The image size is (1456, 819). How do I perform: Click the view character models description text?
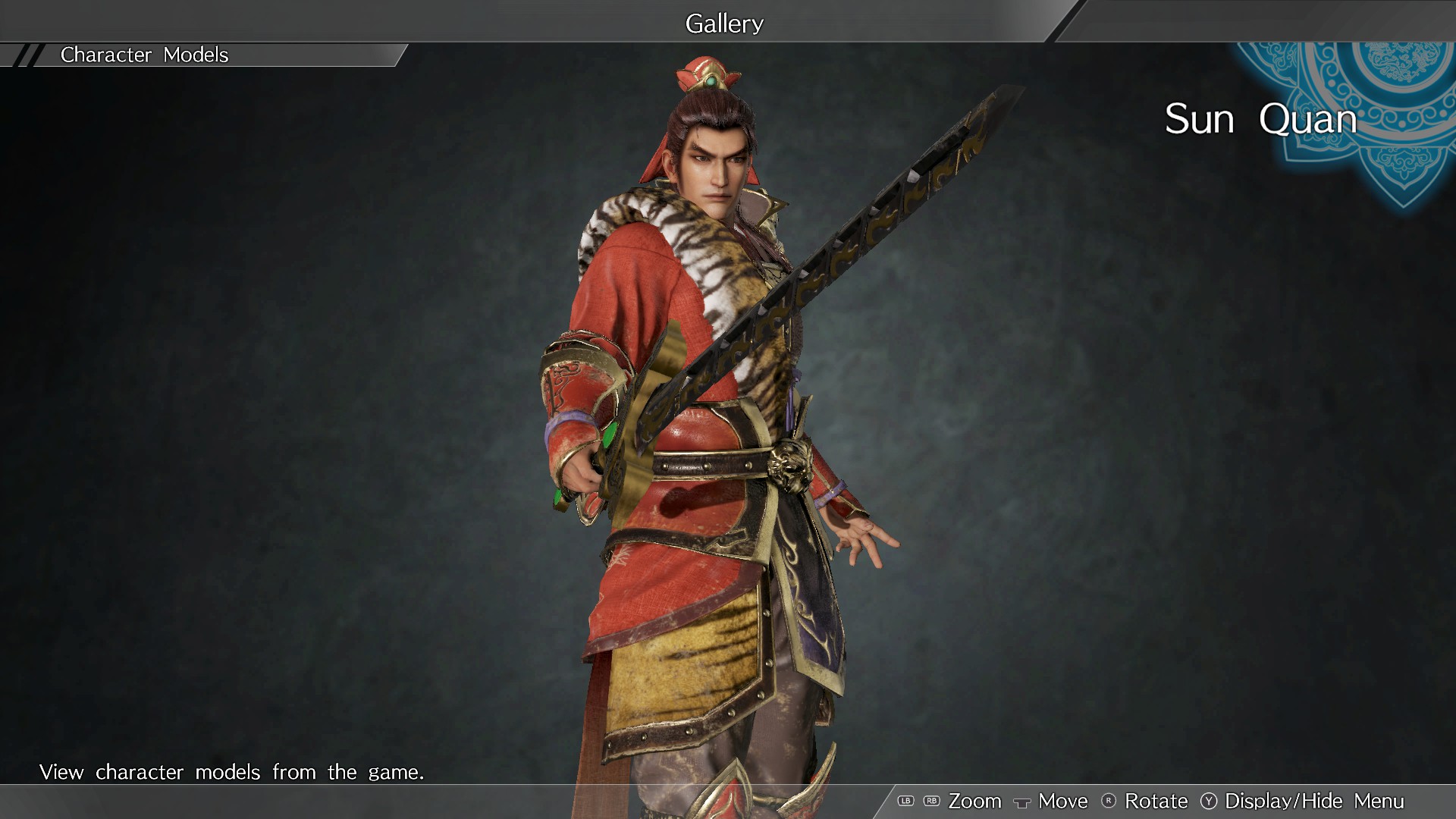pos(233,772)
